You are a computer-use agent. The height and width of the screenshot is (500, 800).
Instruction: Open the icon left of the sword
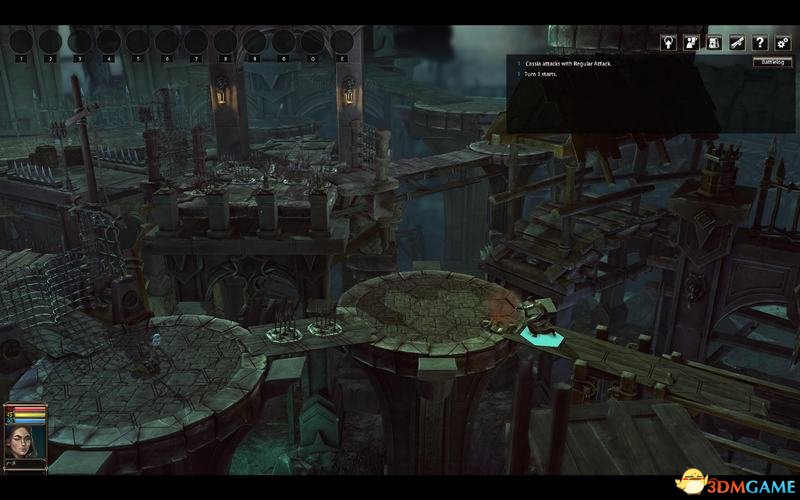click(x=714, y=43)
